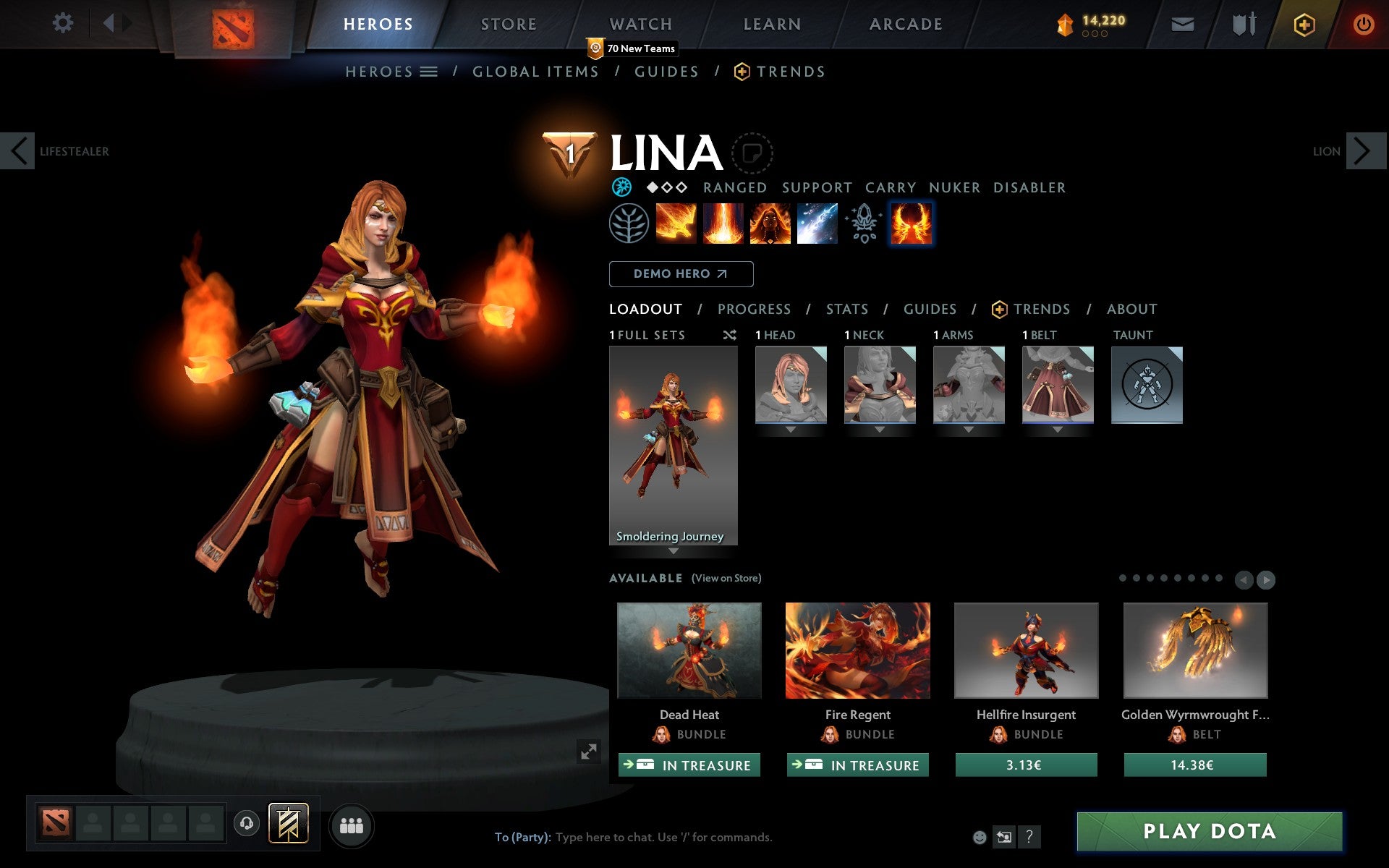Open the View on Store link
The height and width of the screenshot is (868, 1389).
pyautogui.click(x=726, y=578)
